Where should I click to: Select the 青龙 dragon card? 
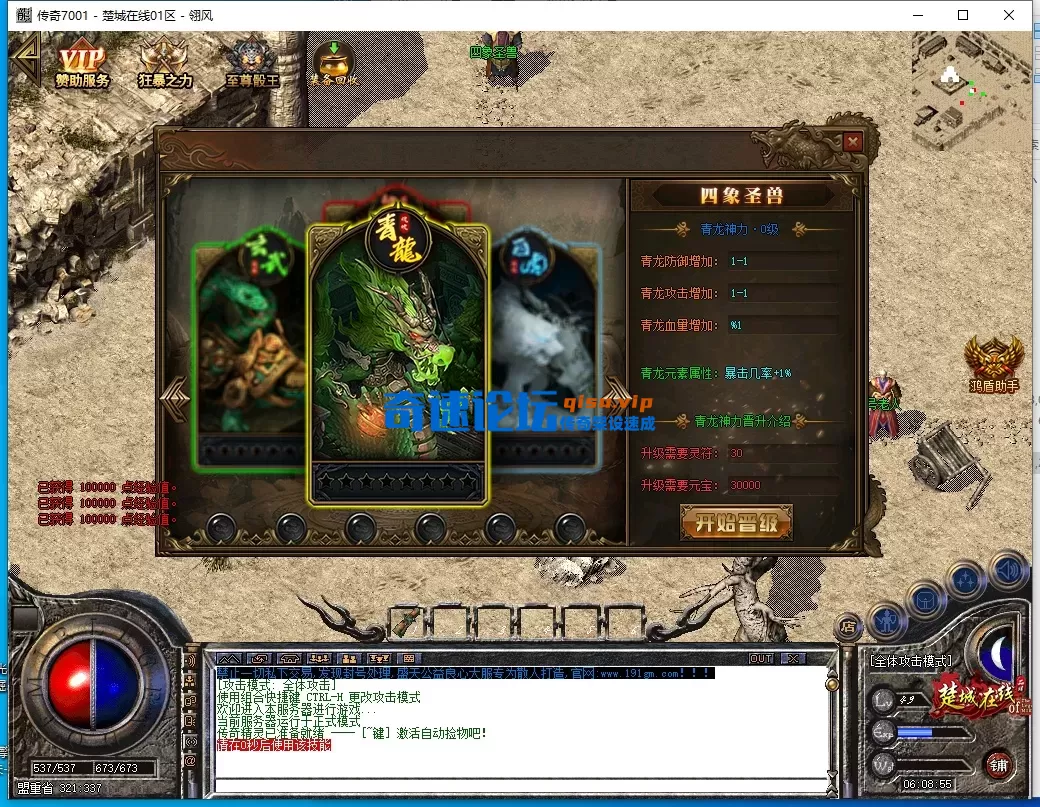(397, 360)
